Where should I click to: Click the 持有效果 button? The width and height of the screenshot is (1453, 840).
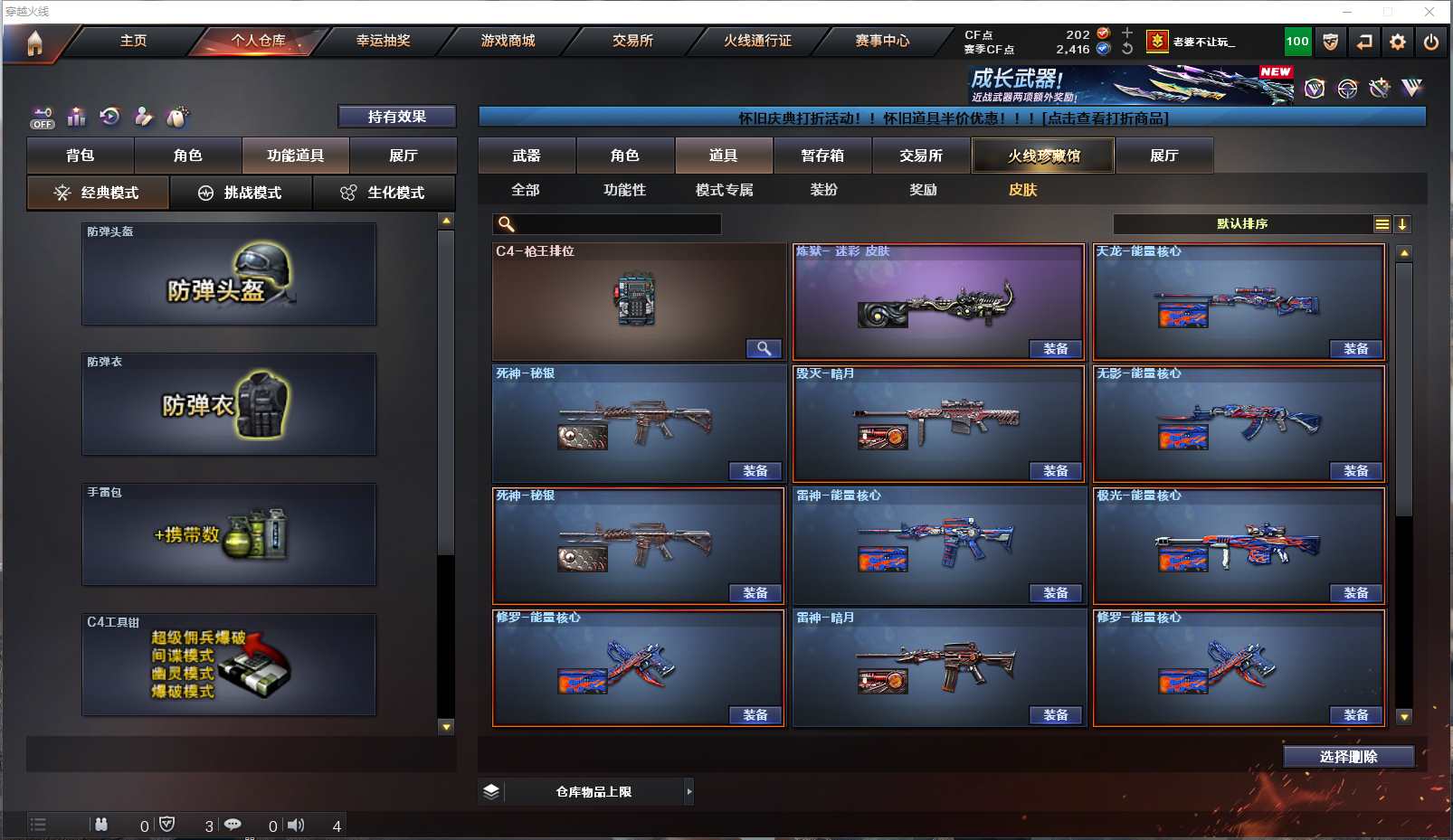pyautogui.click(x=396, y=117)
